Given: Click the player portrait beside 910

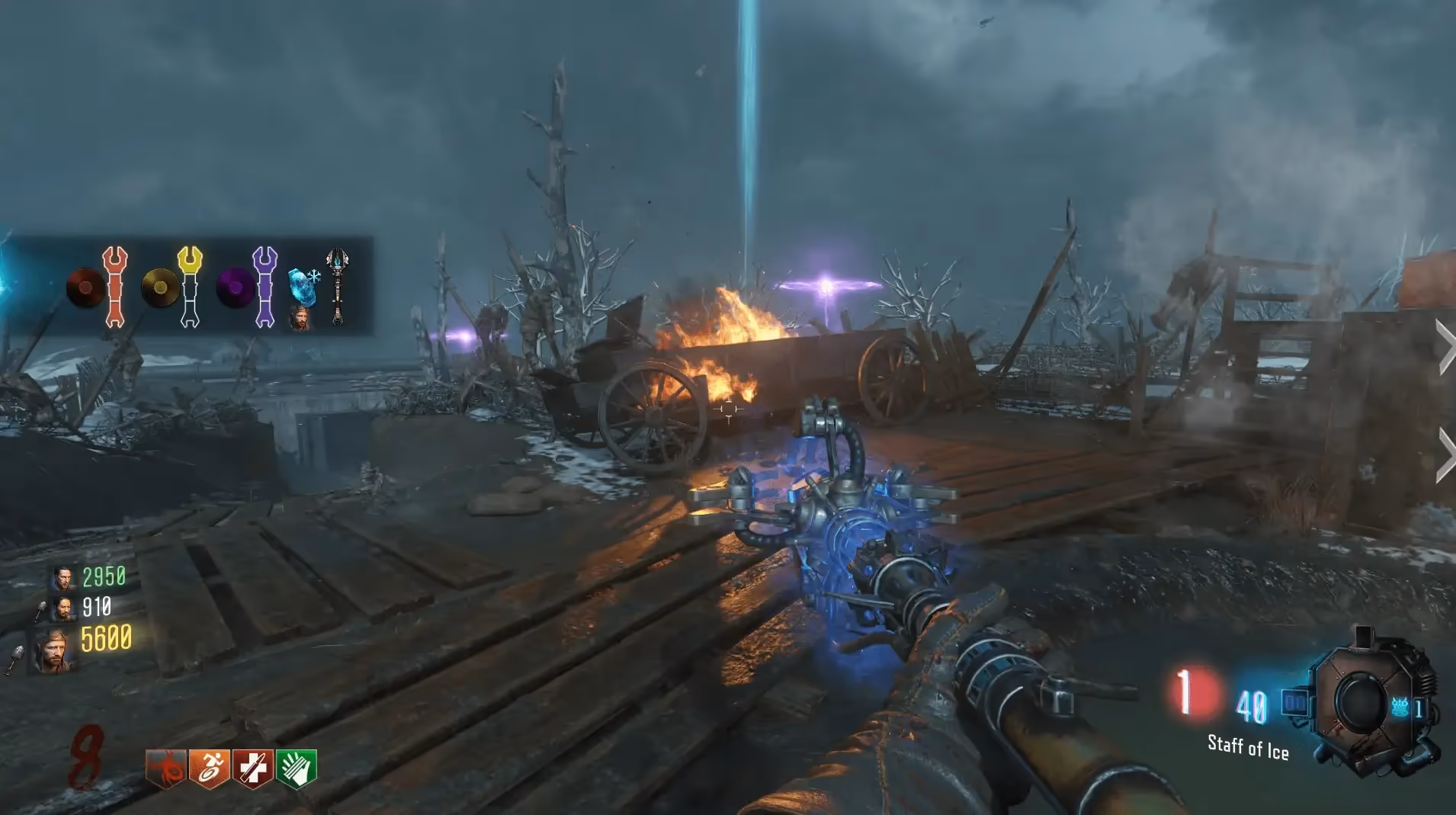Looking at the screenshot, I should pyautogui.click(x=64, y=608).
